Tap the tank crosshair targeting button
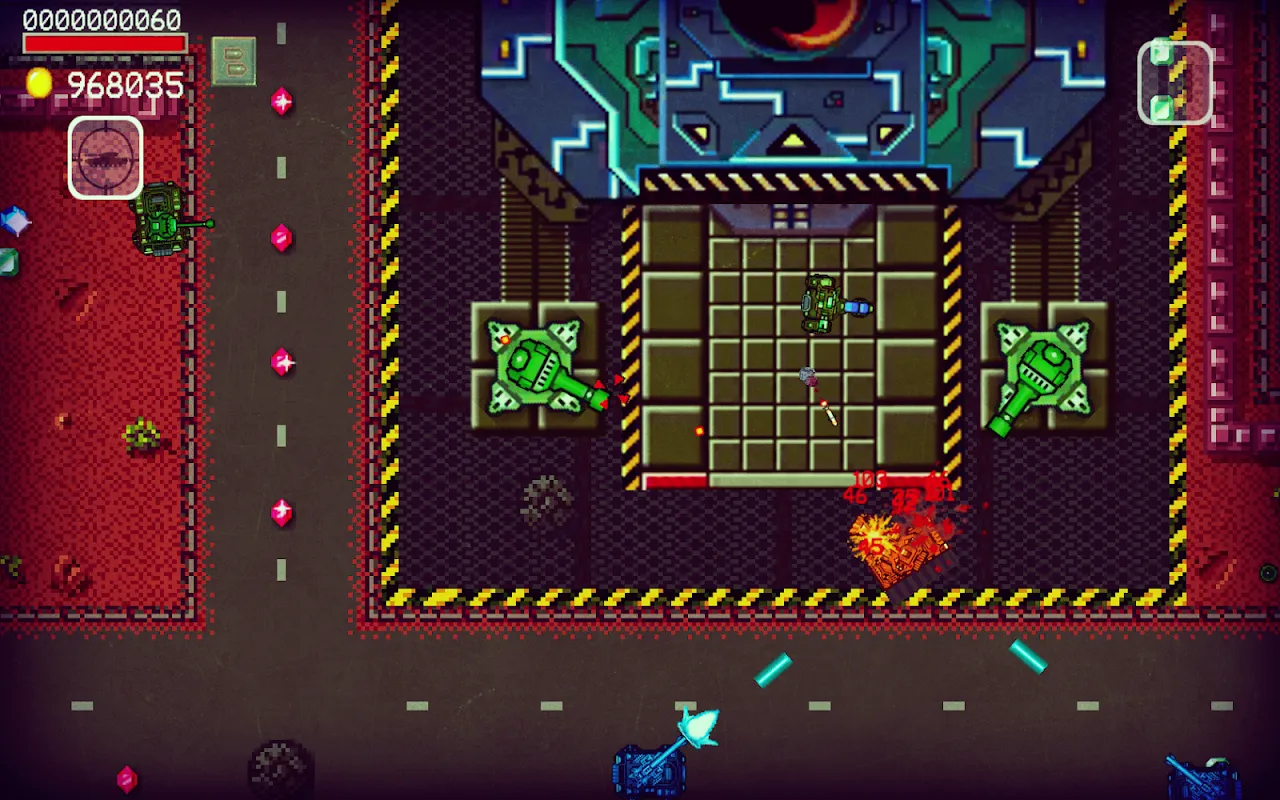This screenshot has width=1280, height=800. pos(105,158)
